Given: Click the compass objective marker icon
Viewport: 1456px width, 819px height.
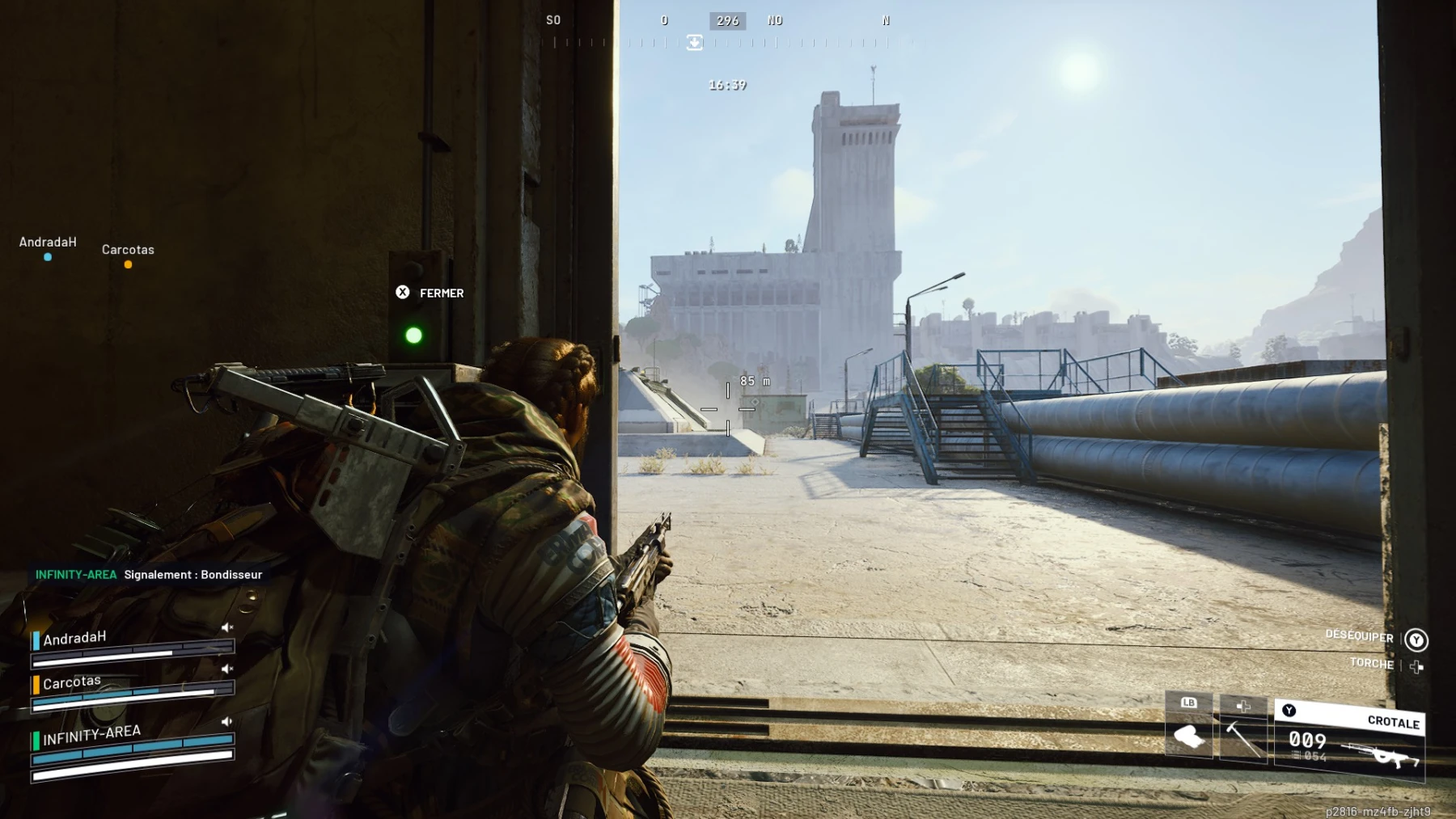Looking at the screenshot, I should (694, 42).
